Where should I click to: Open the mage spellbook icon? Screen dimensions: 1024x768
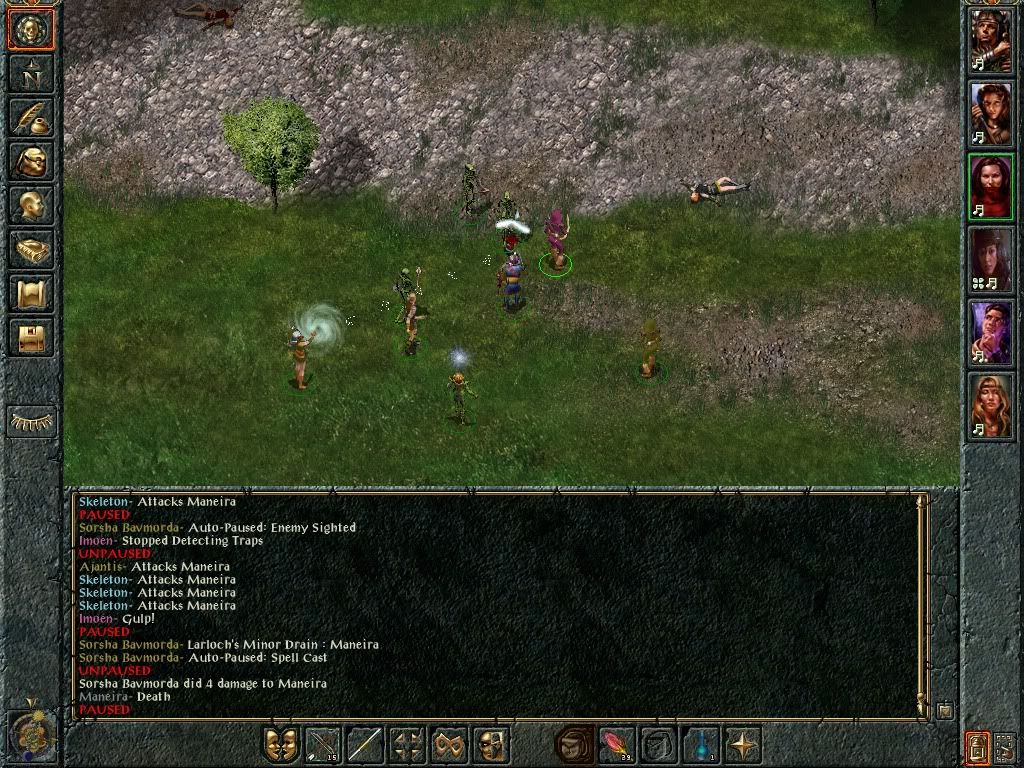pos(31,249)
